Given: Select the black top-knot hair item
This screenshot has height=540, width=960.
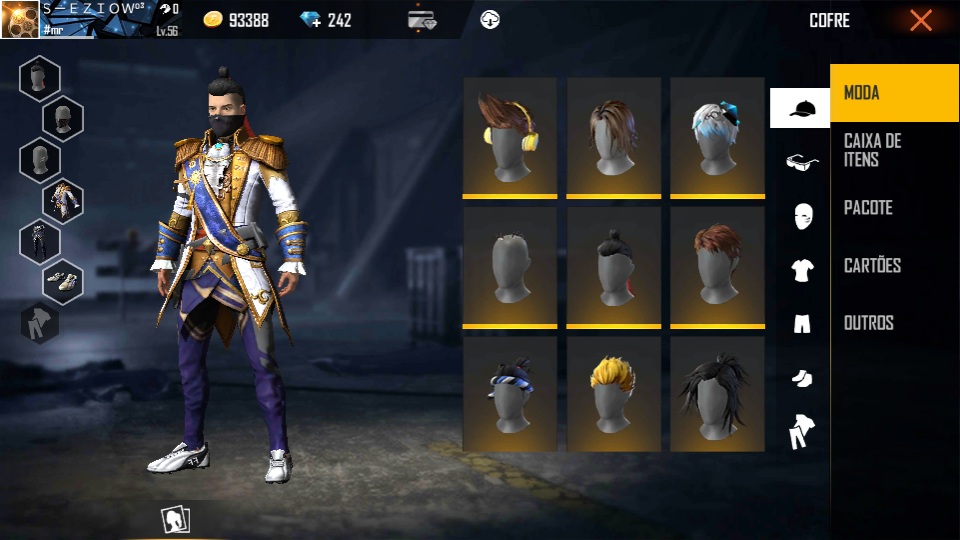Looking at the screenshot, I should point(613,266).
